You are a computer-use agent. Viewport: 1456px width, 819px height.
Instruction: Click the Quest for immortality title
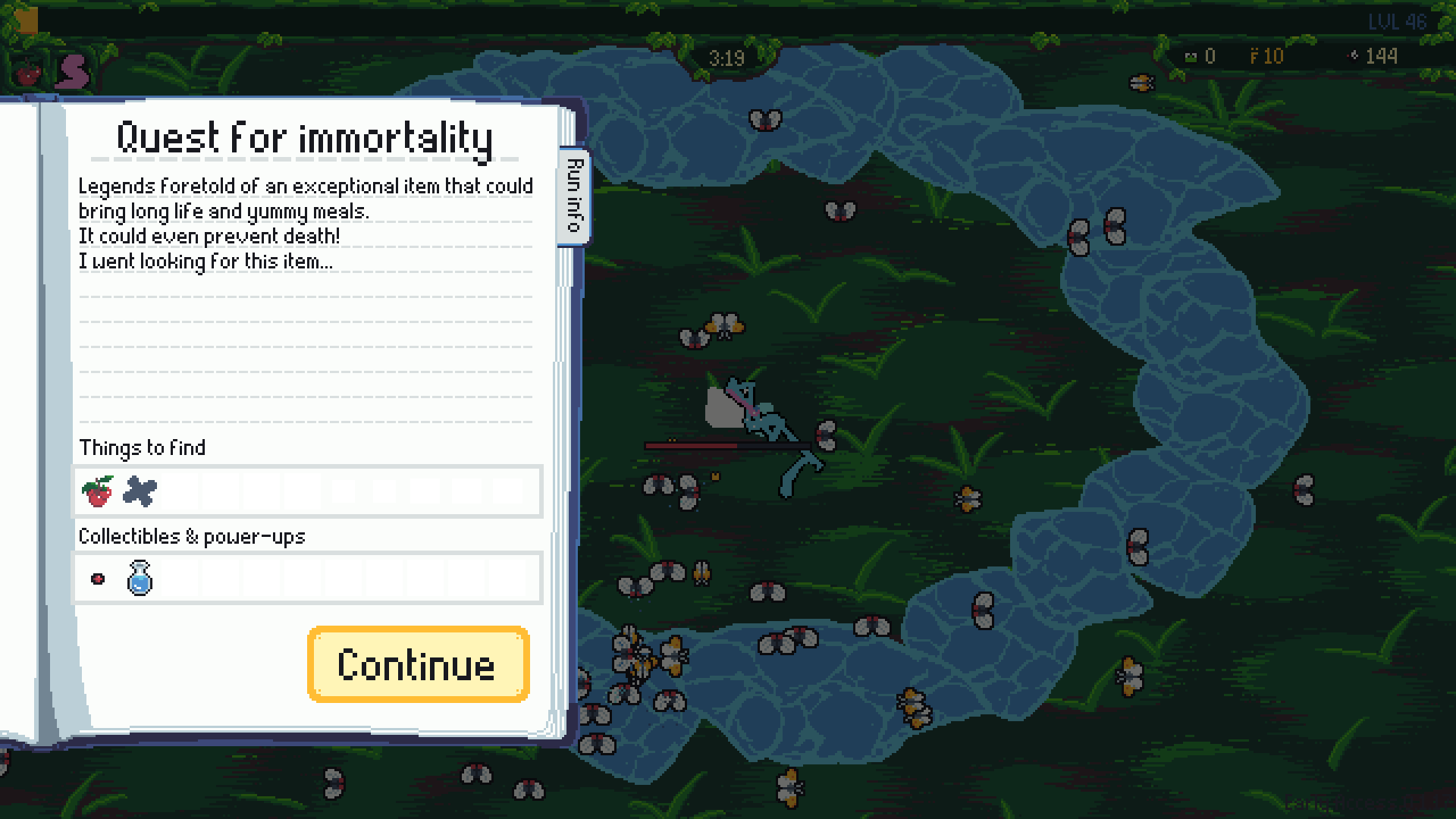click(304, 137)
